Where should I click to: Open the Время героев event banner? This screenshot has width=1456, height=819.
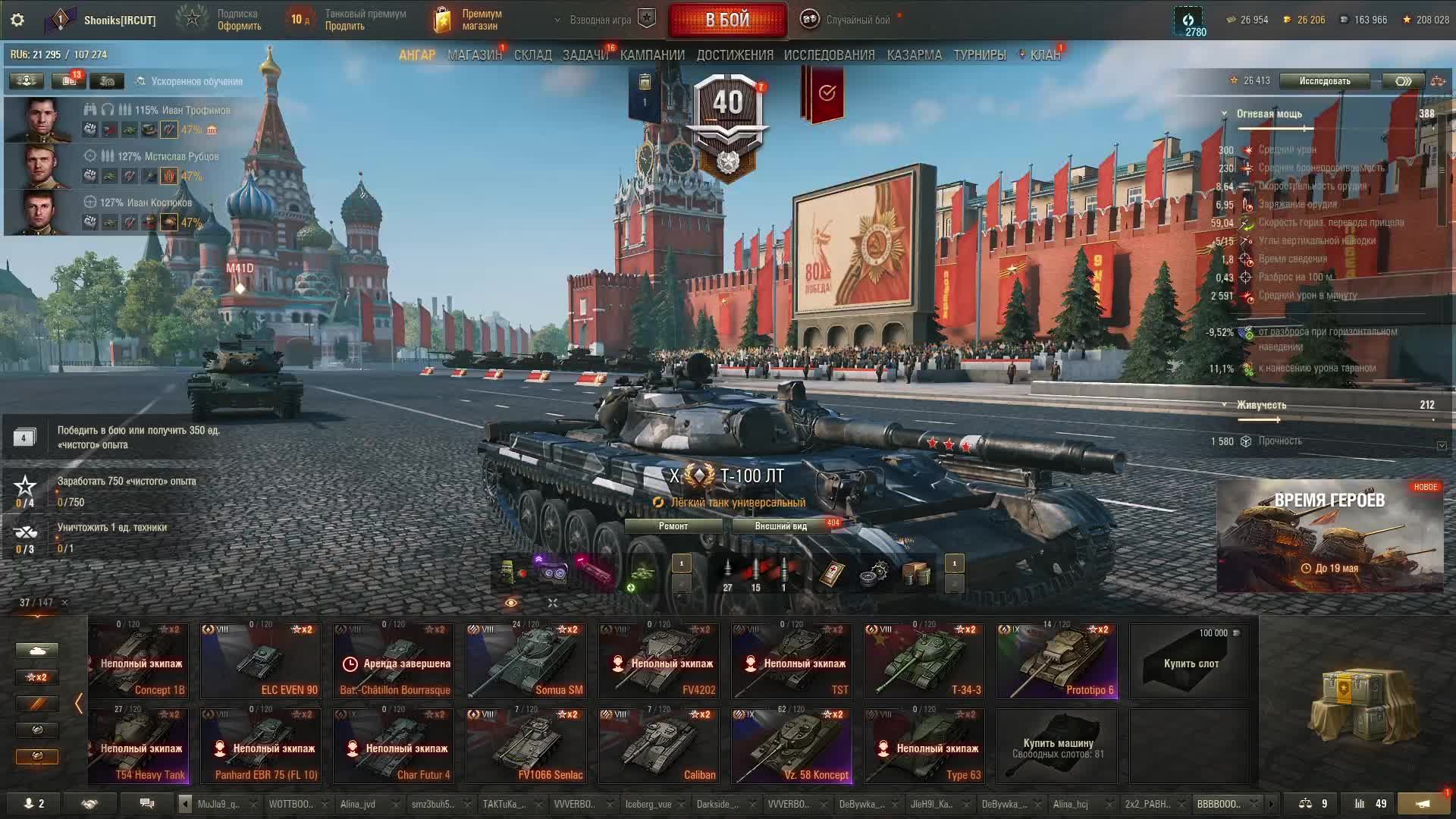(x=1329, y=535)
